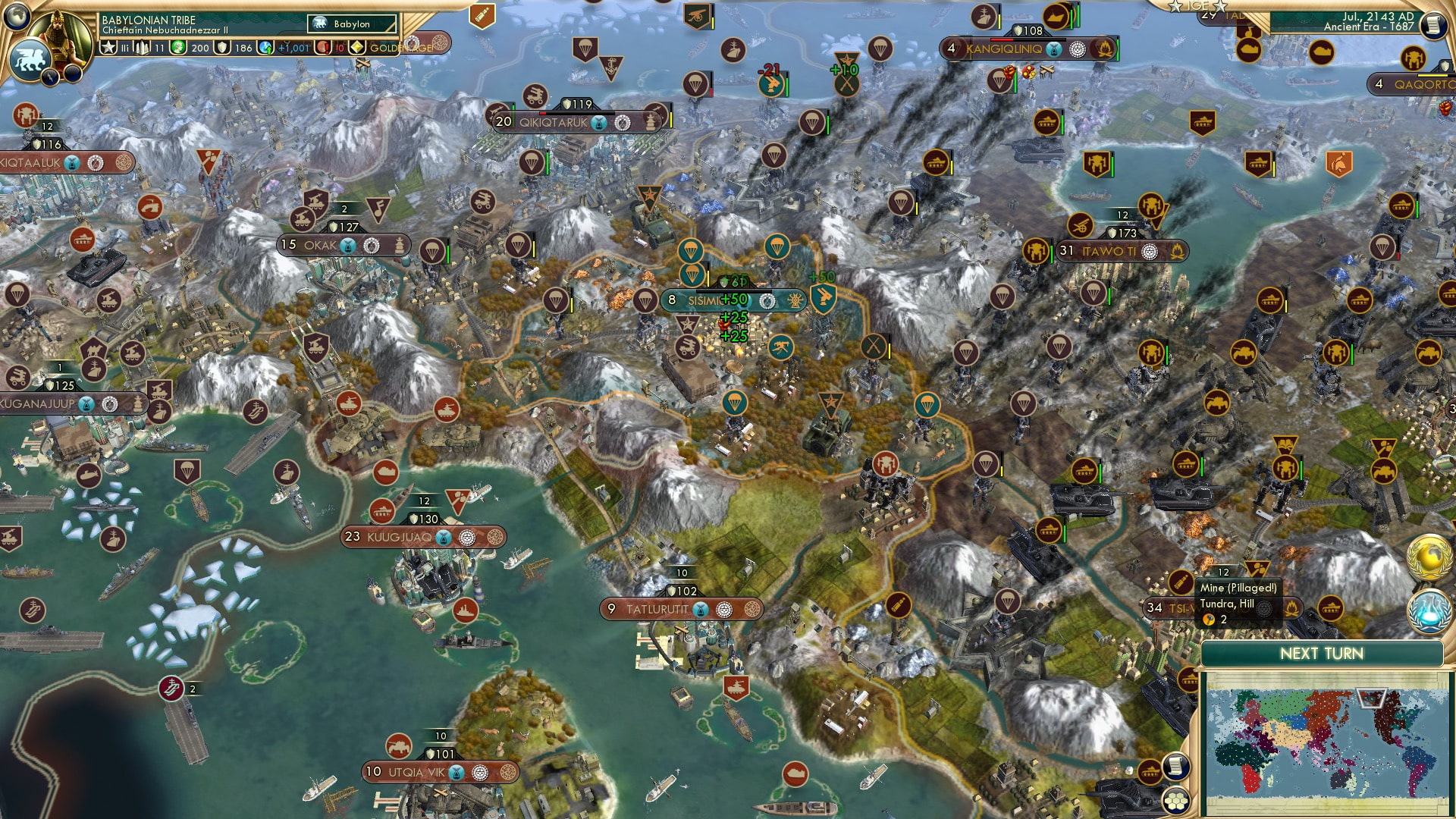Click the Golden Age diamond icon in the top bar
1456x819 pixels.
pos(357,47)
